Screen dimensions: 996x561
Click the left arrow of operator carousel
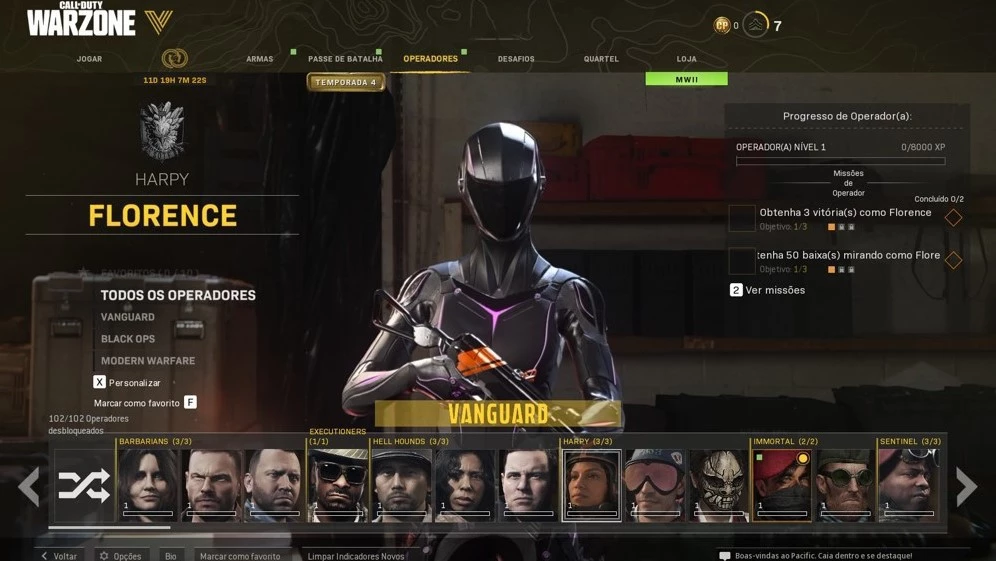(x=29, y=487)
